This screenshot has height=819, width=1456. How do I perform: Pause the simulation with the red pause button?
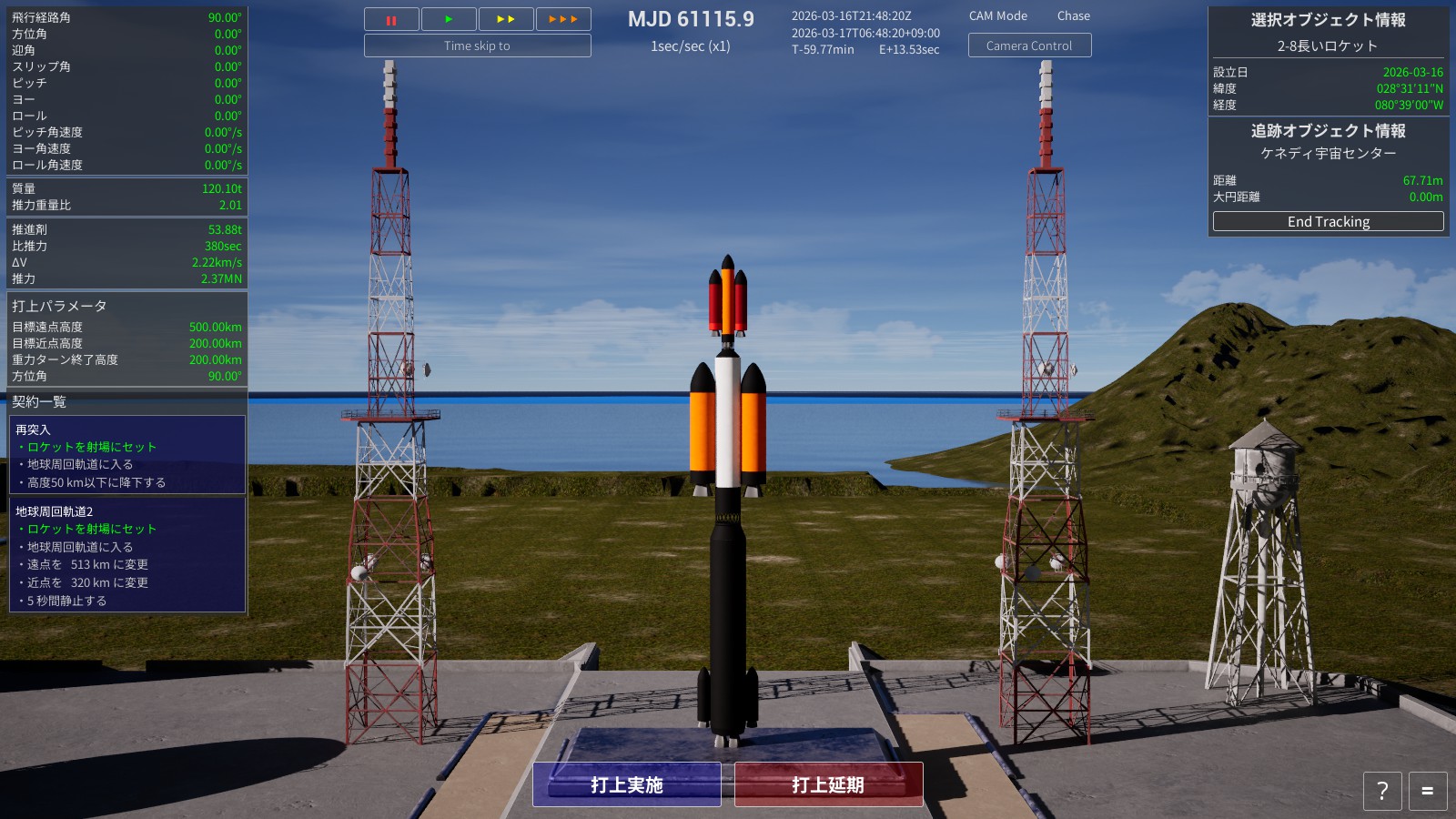coord(391,19)
